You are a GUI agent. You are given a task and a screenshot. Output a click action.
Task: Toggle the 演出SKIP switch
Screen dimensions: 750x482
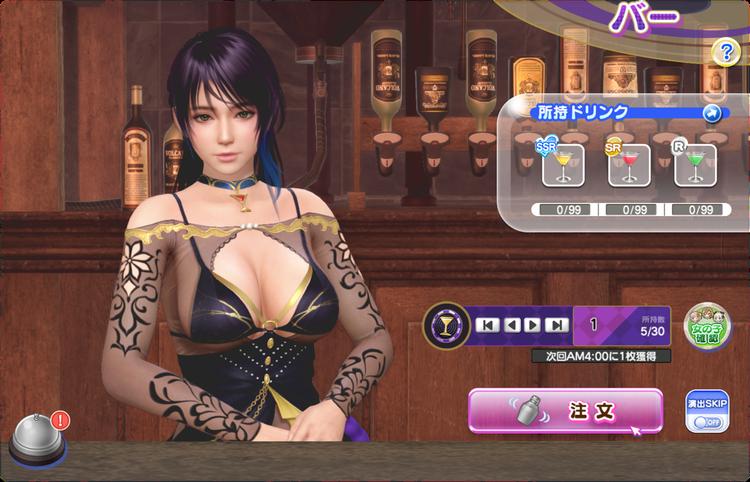707,421
